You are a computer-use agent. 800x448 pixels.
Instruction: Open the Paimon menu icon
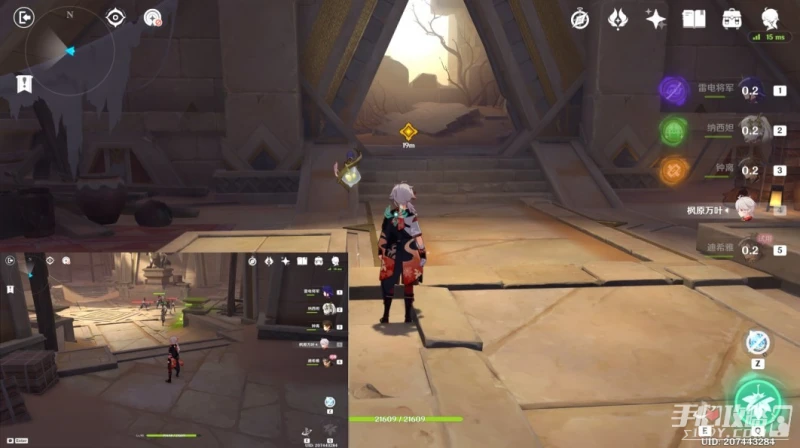(770, 18)
